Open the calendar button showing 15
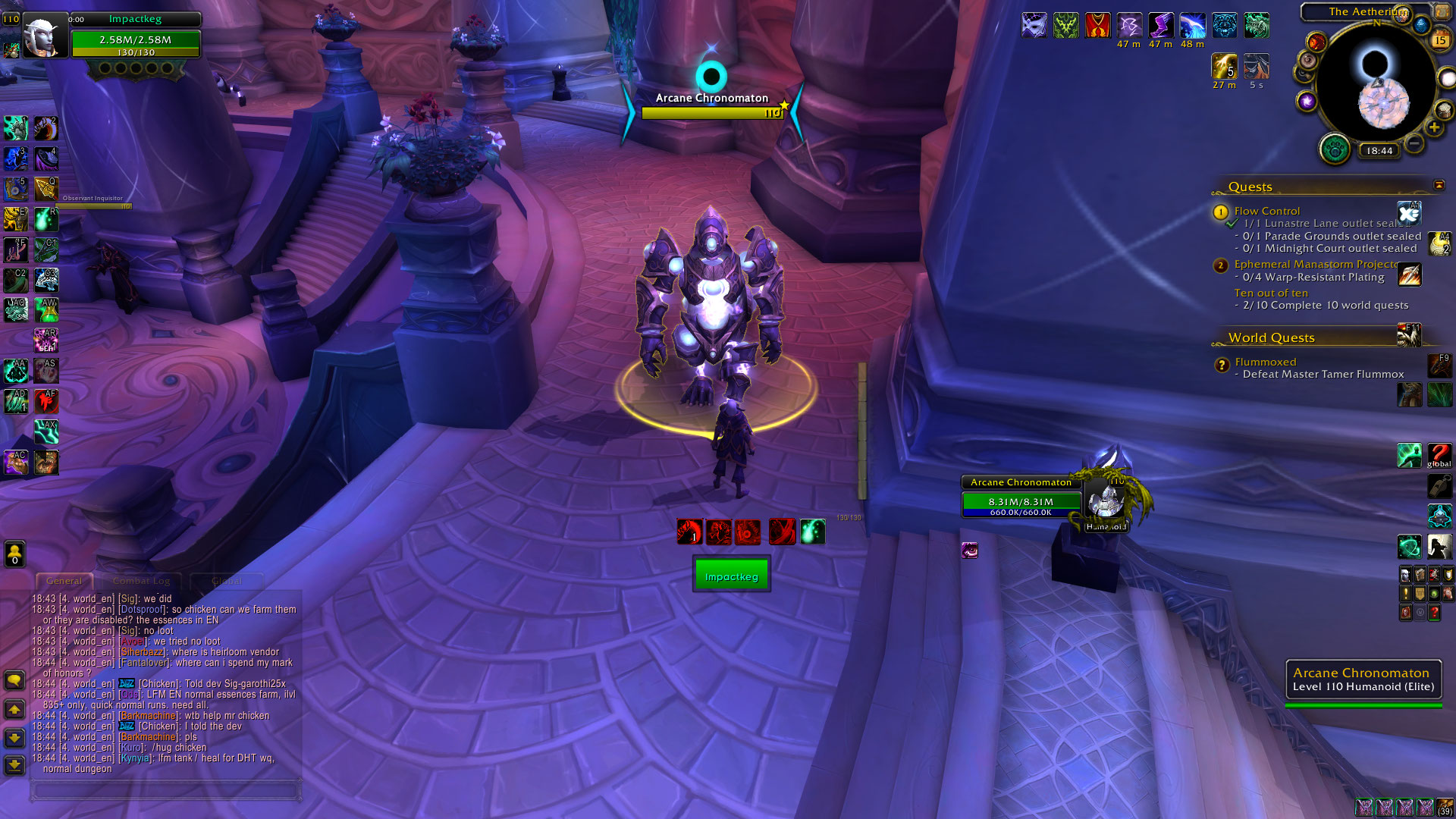 1440,39
